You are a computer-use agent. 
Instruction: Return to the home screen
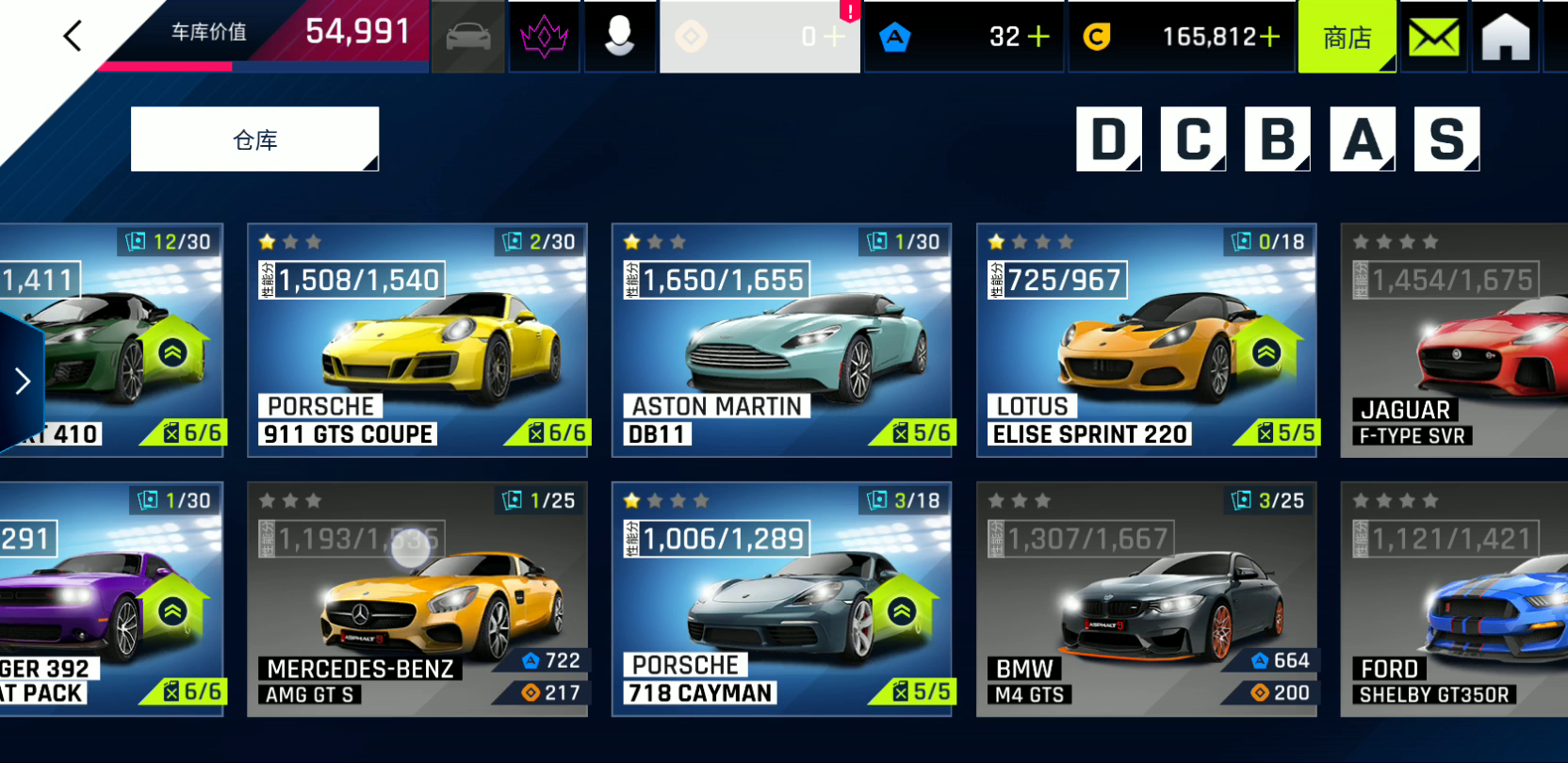[x=1505, y=38]
